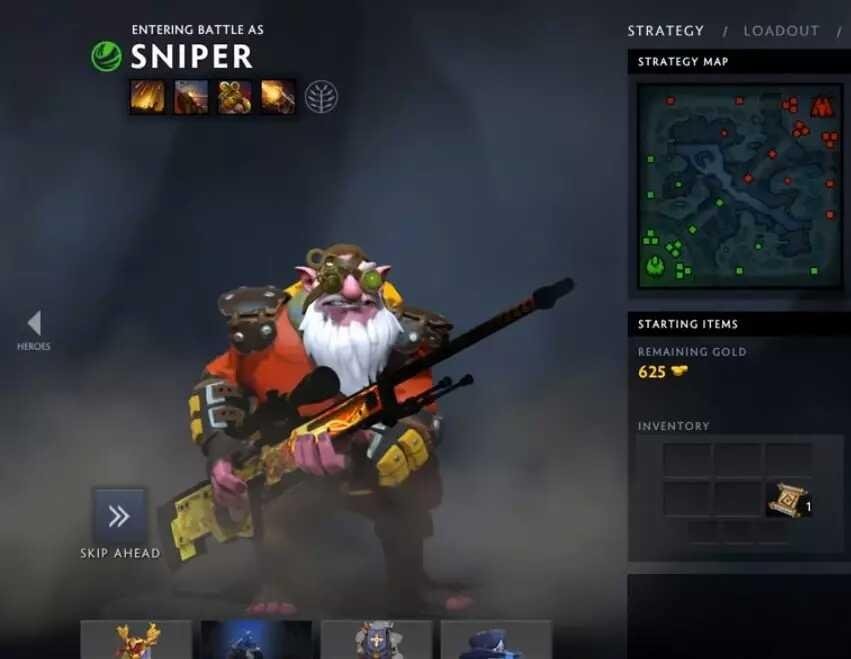
Task: Click the strategy map
Action: pyautogui.click(x=739, y=187)
